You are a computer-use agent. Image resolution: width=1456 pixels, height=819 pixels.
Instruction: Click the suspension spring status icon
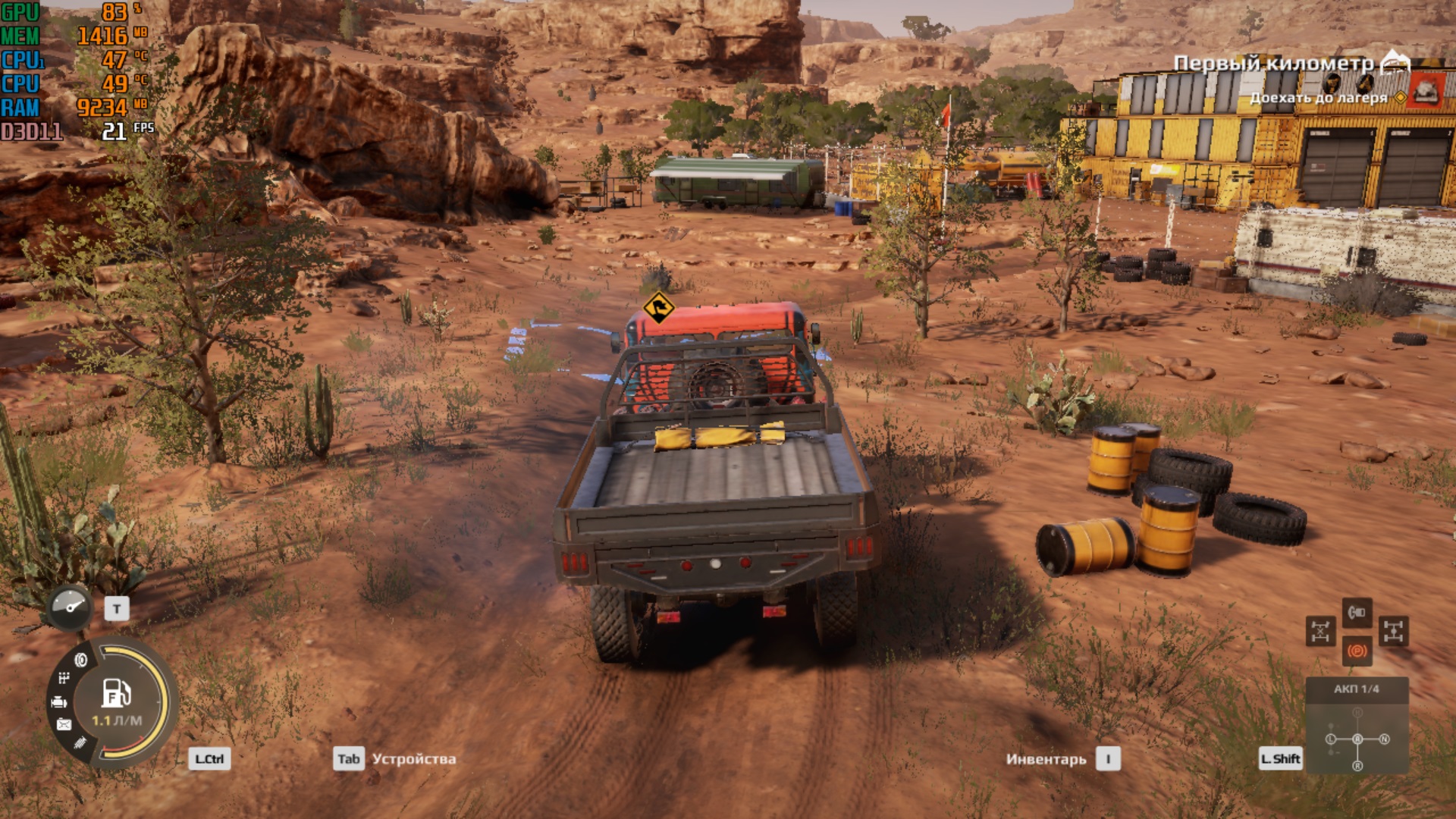coord(80,742)
